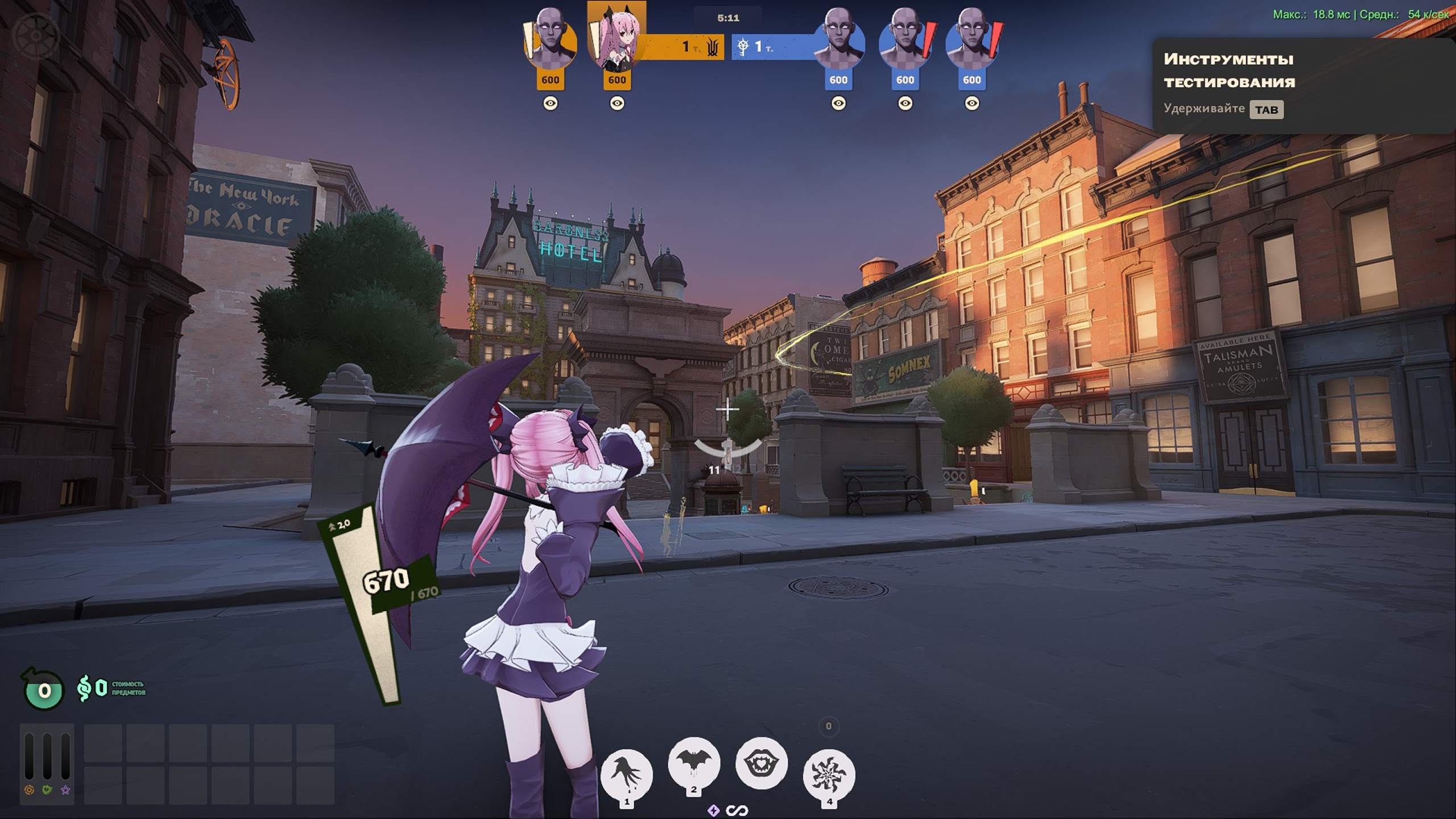1456x819 pixels.
Task: Activate the clawed hand ability
Action: 626,773
